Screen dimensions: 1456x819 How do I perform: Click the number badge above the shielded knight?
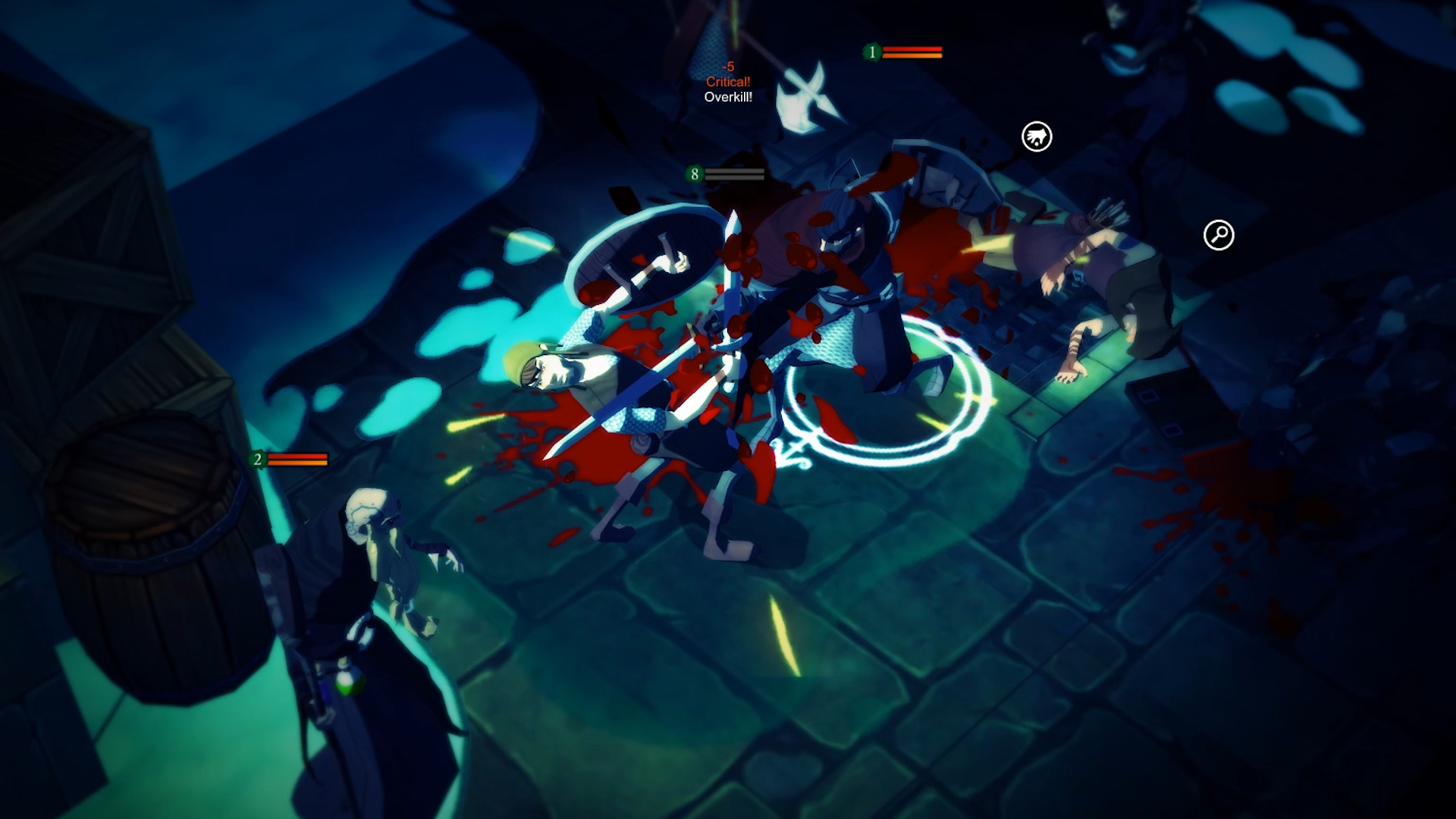[693, 174]
